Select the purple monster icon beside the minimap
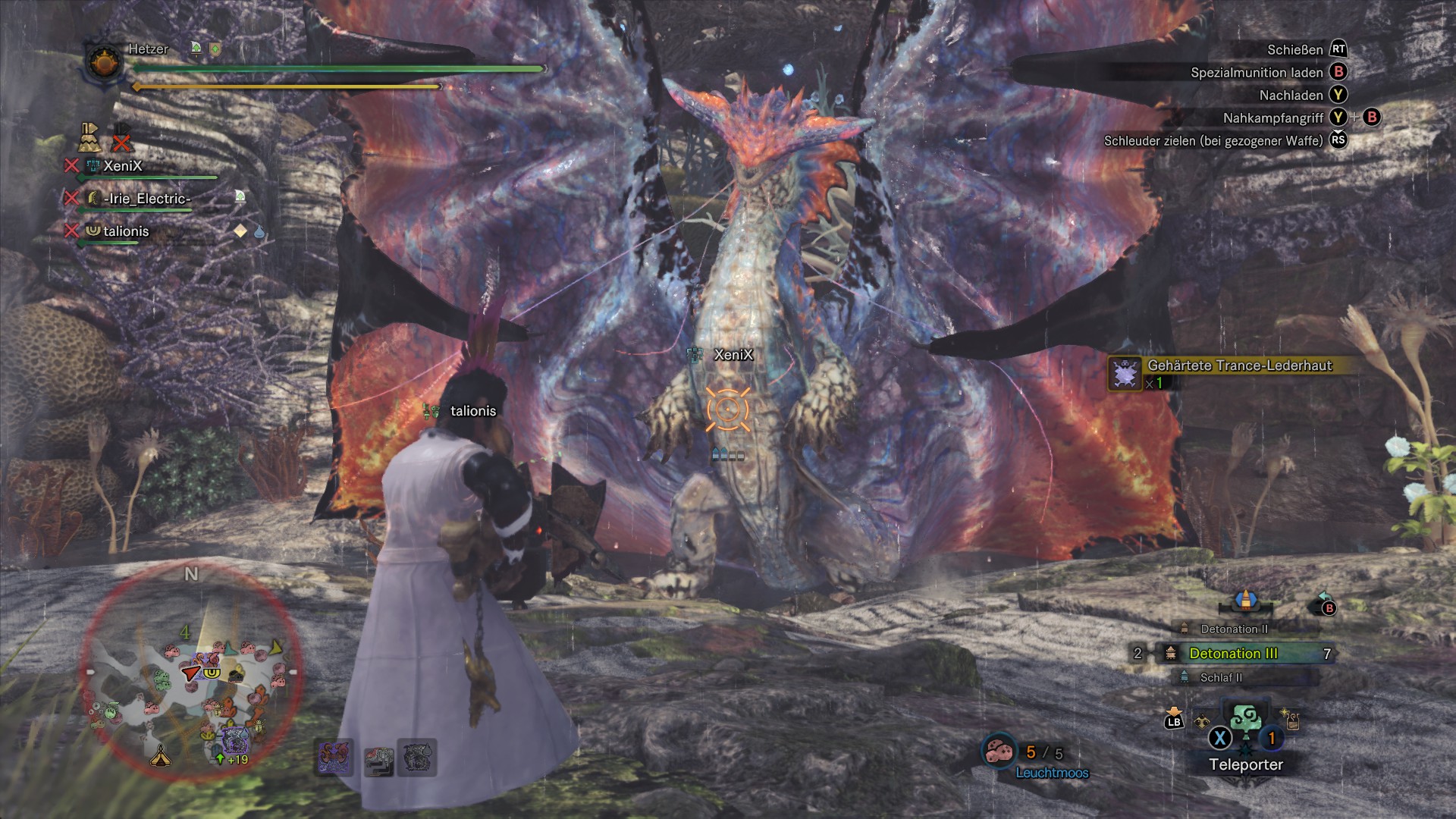Viewport: 1456px width, 819px height. coord(334,757)
